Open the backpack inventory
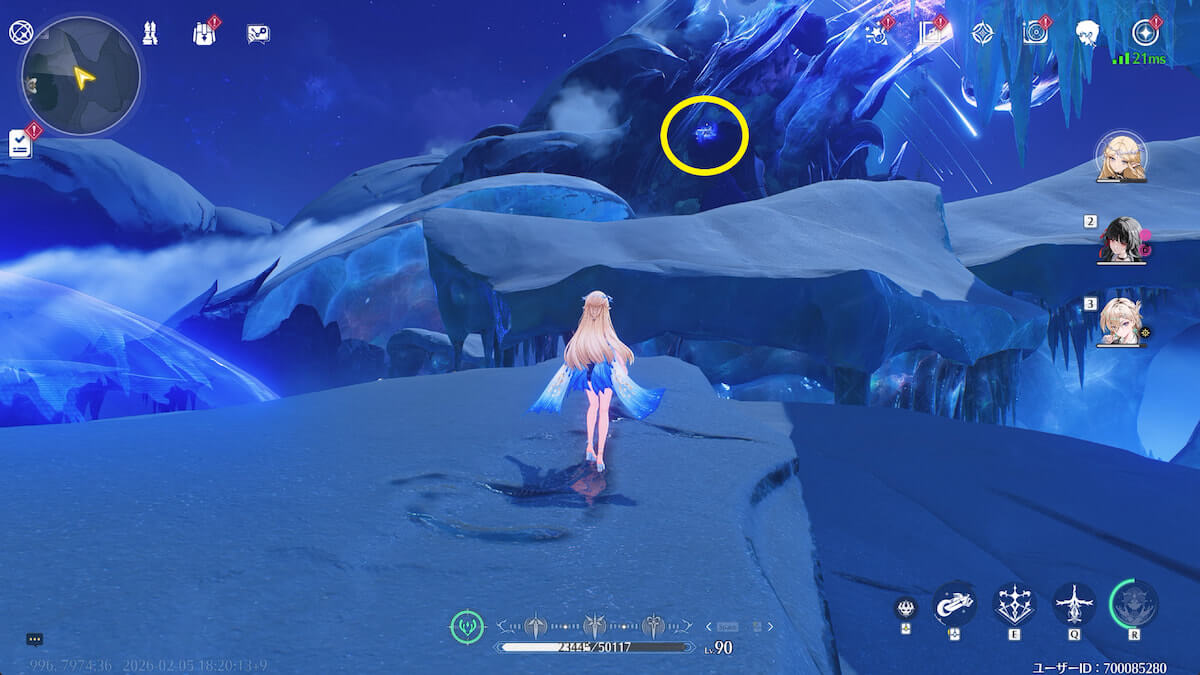 coord(204,33)
